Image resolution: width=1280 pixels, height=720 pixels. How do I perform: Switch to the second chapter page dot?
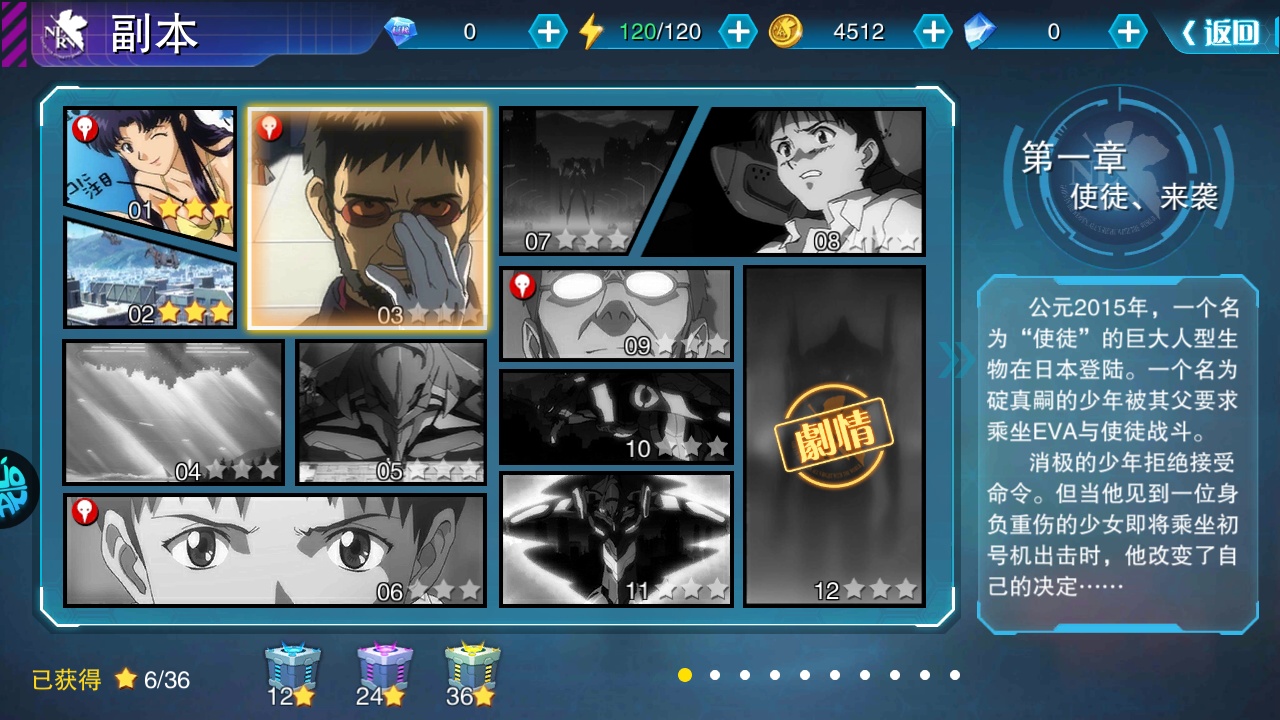tap(715, 675)
